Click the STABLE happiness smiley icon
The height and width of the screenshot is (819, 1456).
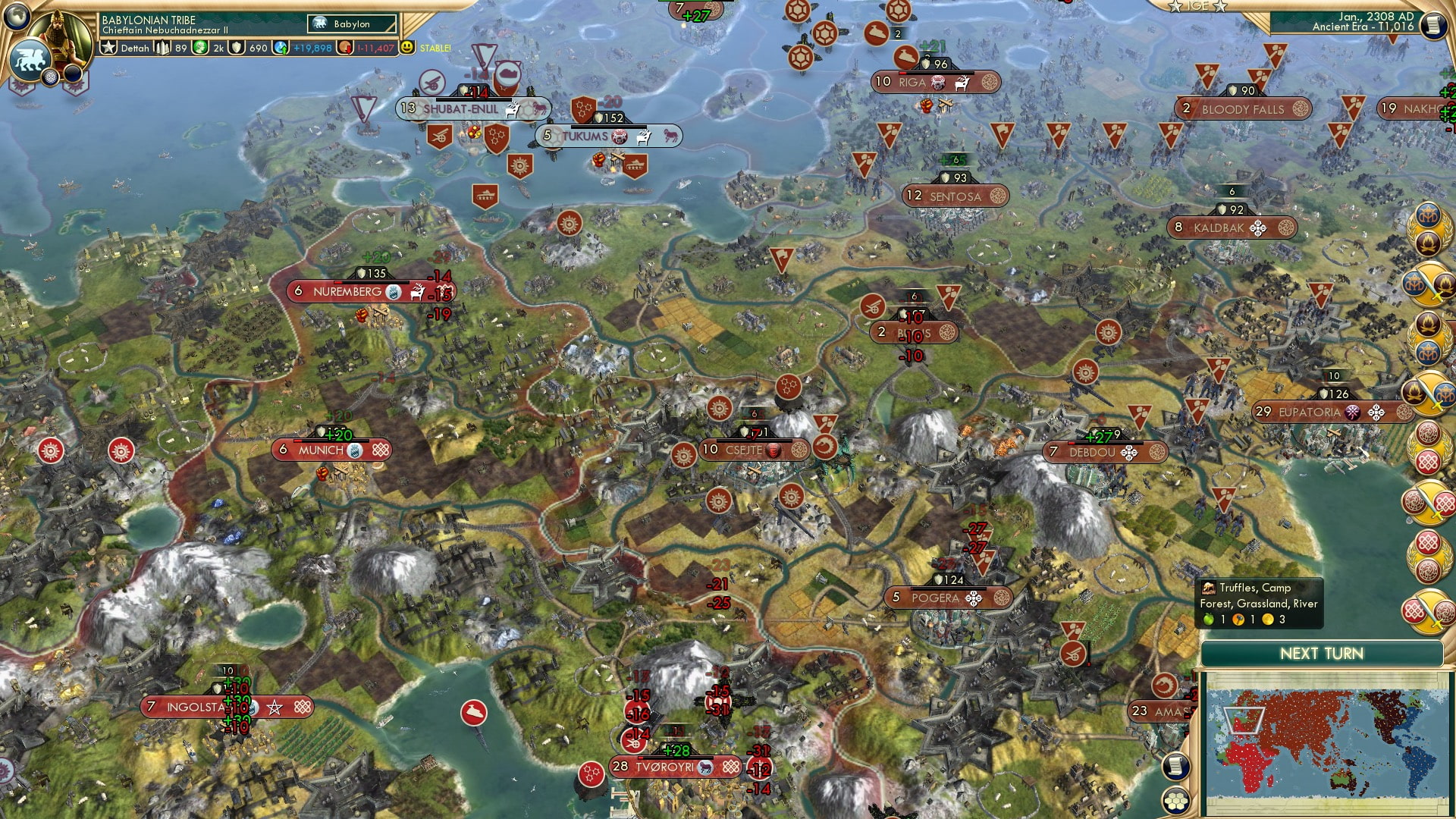pyautogui.click(x=408, y=47)
